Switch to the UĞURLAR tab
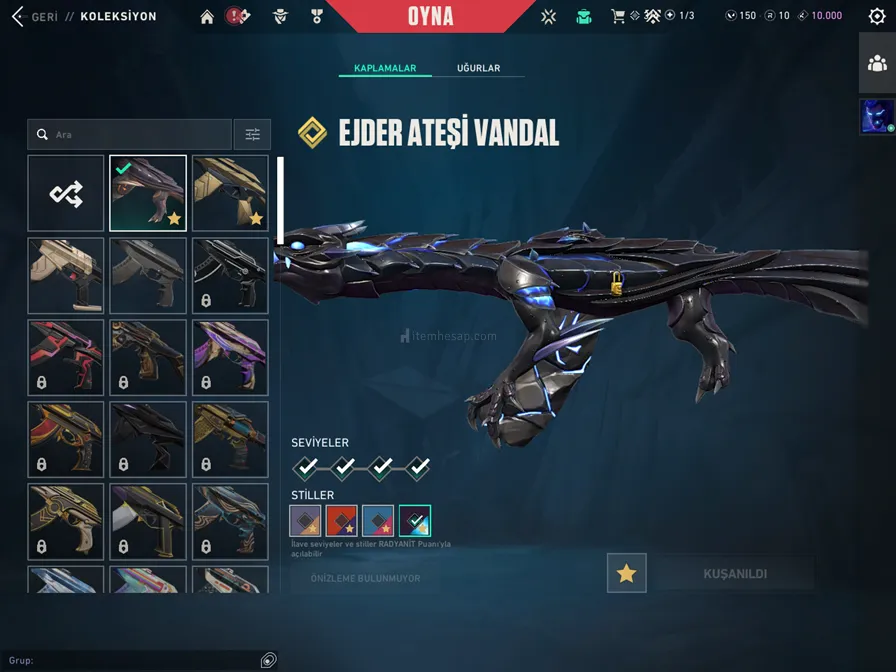The height and width of the screenshot is (672, 896). pos(478,68)
